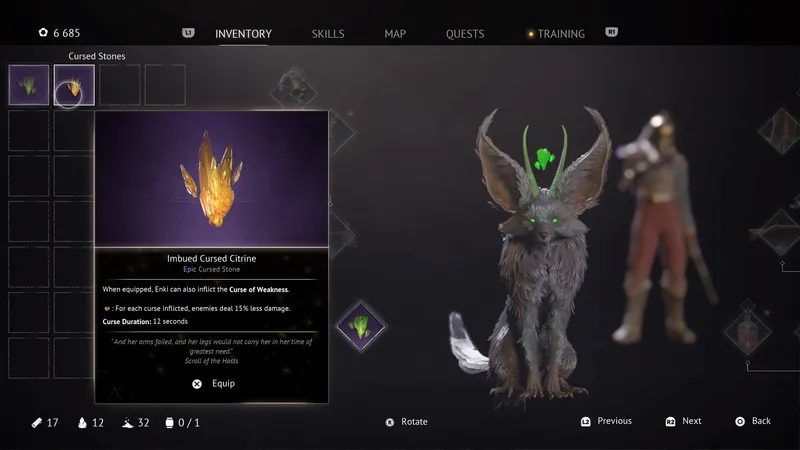Go to the Quests tab

pos(467,34)
